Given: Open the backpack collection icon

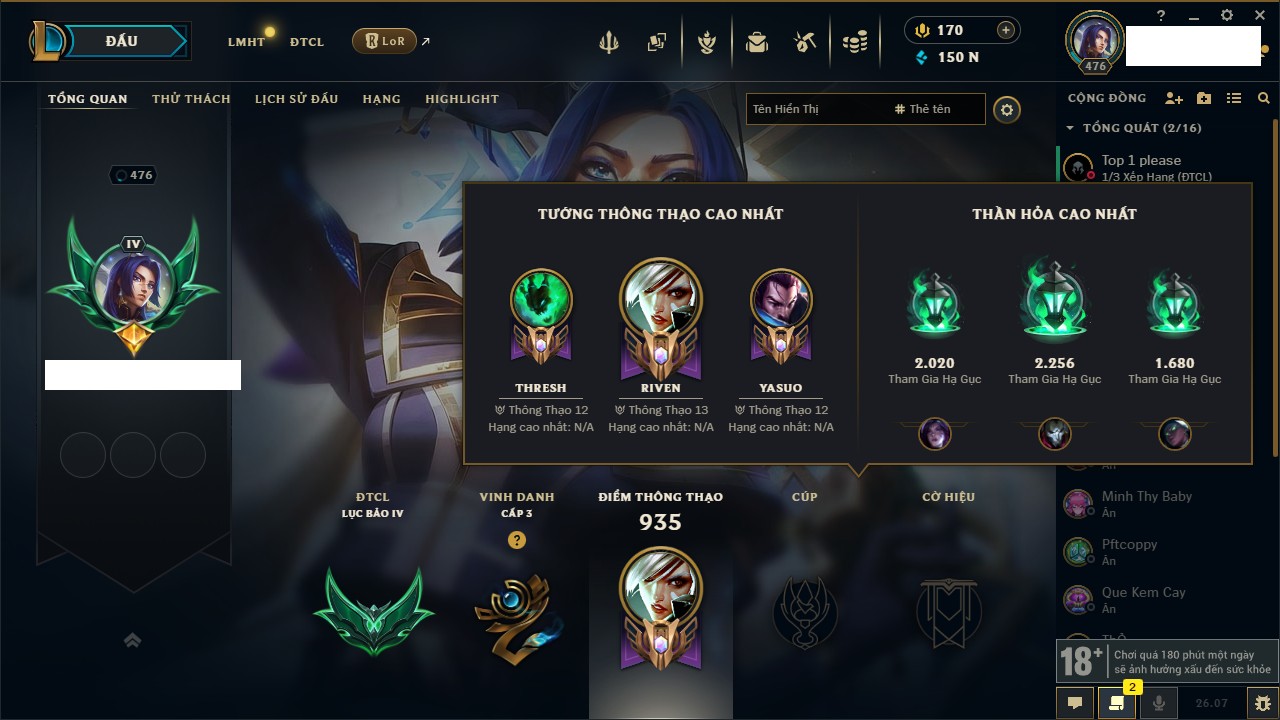Looking at the screenshot, I should tap(757, 42).
